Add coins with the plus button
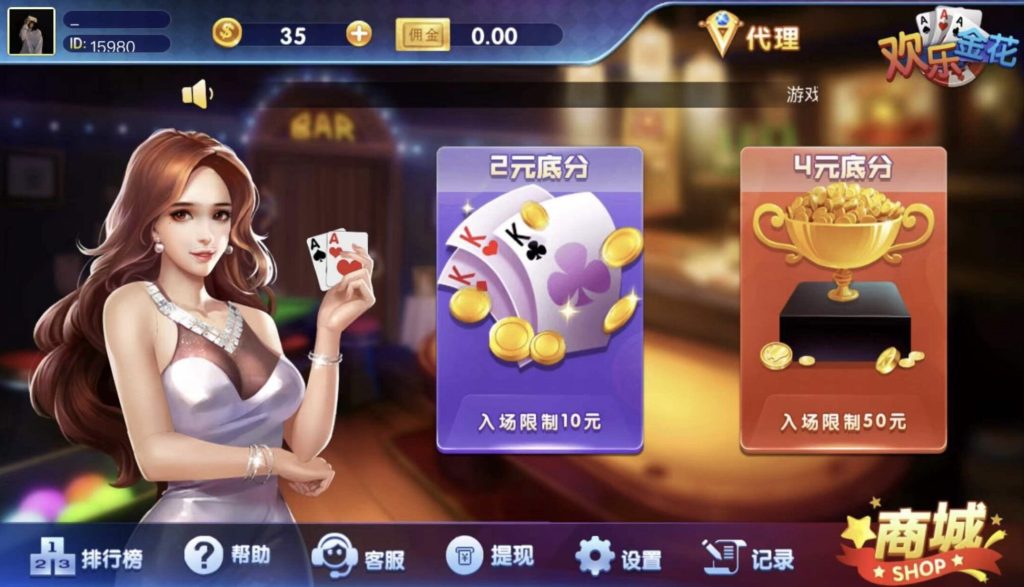1024x587 pixels. coord(358,34)
